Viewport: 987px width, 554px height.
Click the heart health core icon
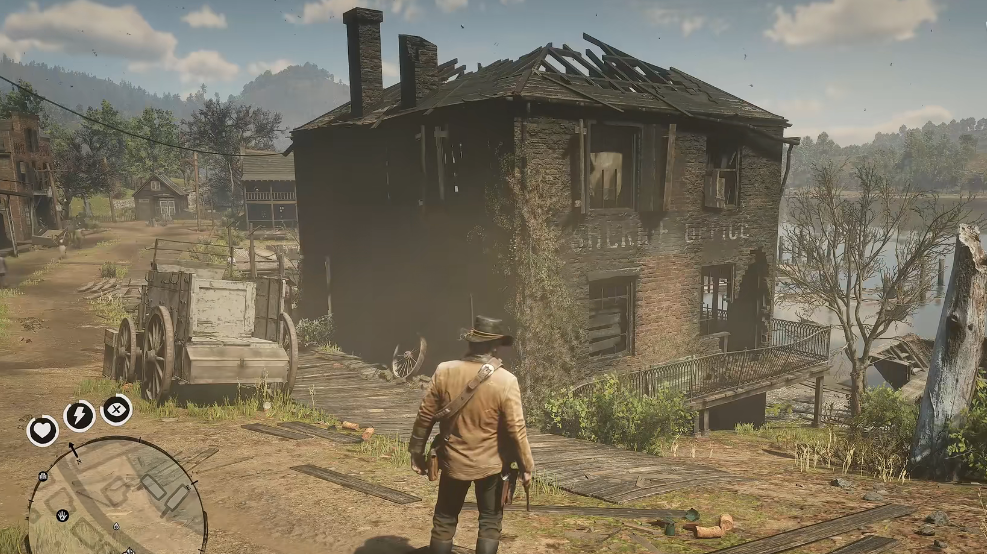tap(42, 430)
